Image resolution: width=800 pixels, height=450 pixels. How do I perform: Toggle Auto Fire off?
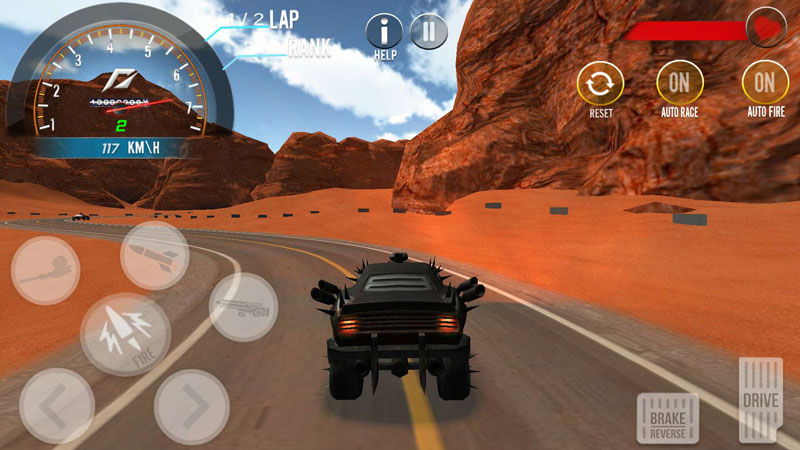click(x=765, y=82)
